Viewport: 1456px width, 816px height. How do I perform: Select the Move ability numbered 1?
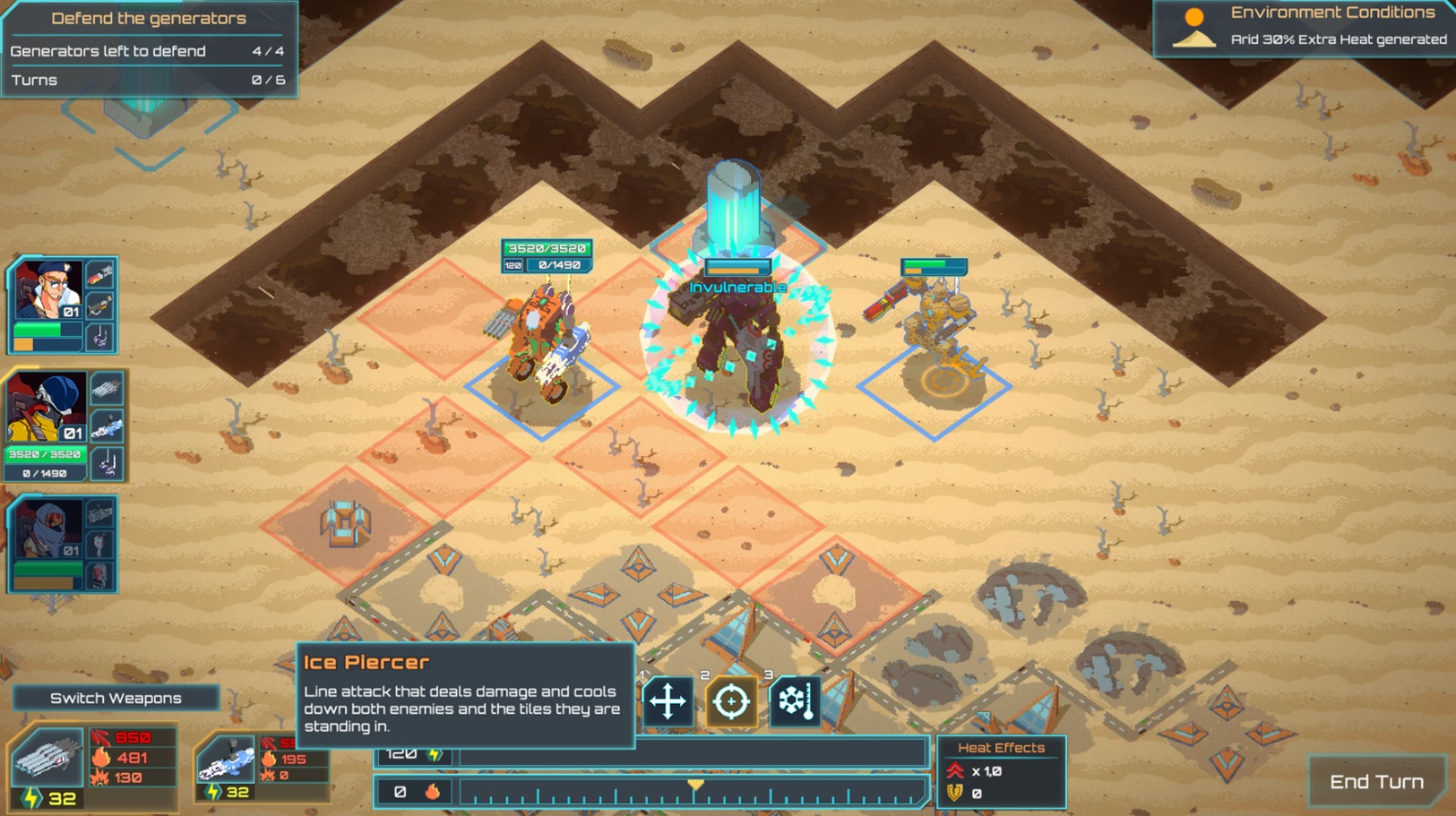click(x=668, y=701)
